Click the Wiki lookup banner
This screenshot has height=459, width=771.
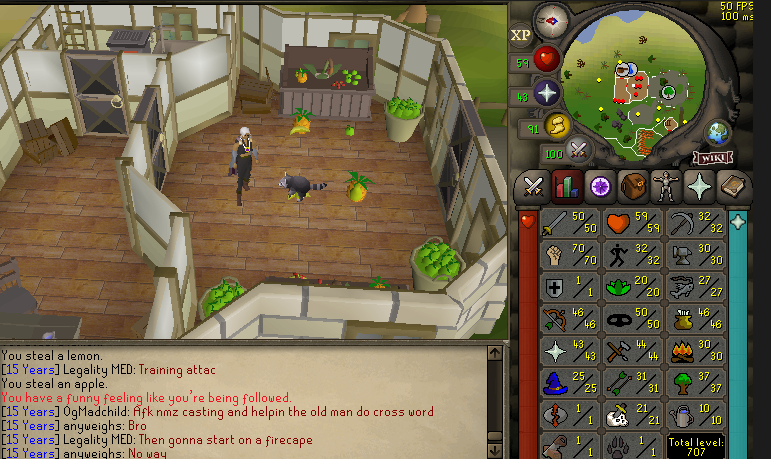pos(711,157)
